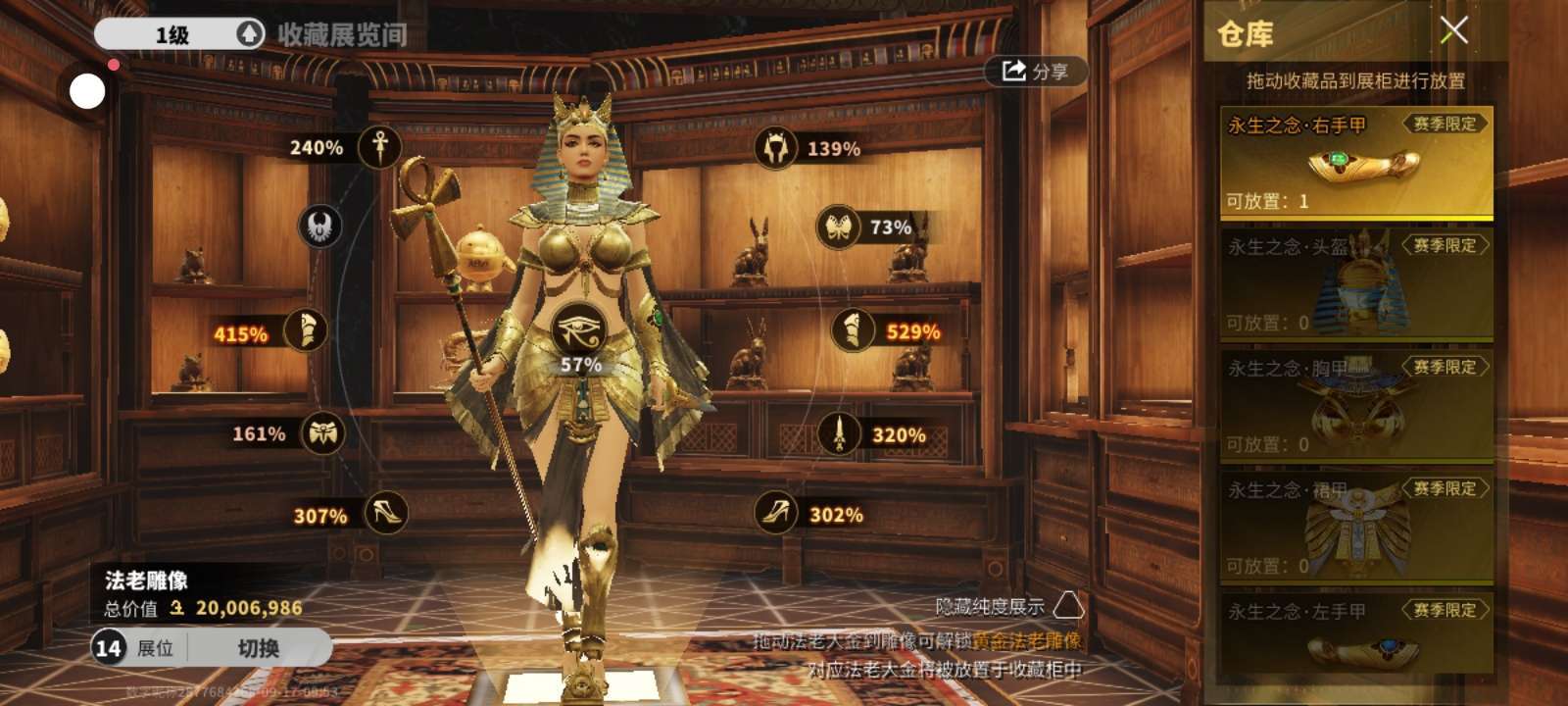Tap the white circle record button

[87, 91]
